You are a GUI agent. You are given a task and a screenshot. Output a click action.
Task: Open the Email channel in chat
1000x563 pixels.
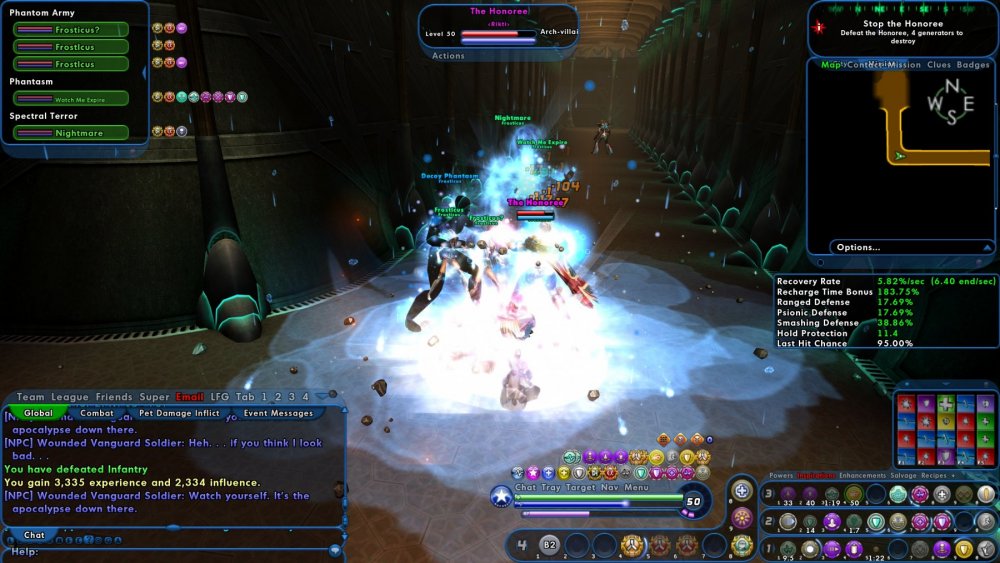coord(190,397)
